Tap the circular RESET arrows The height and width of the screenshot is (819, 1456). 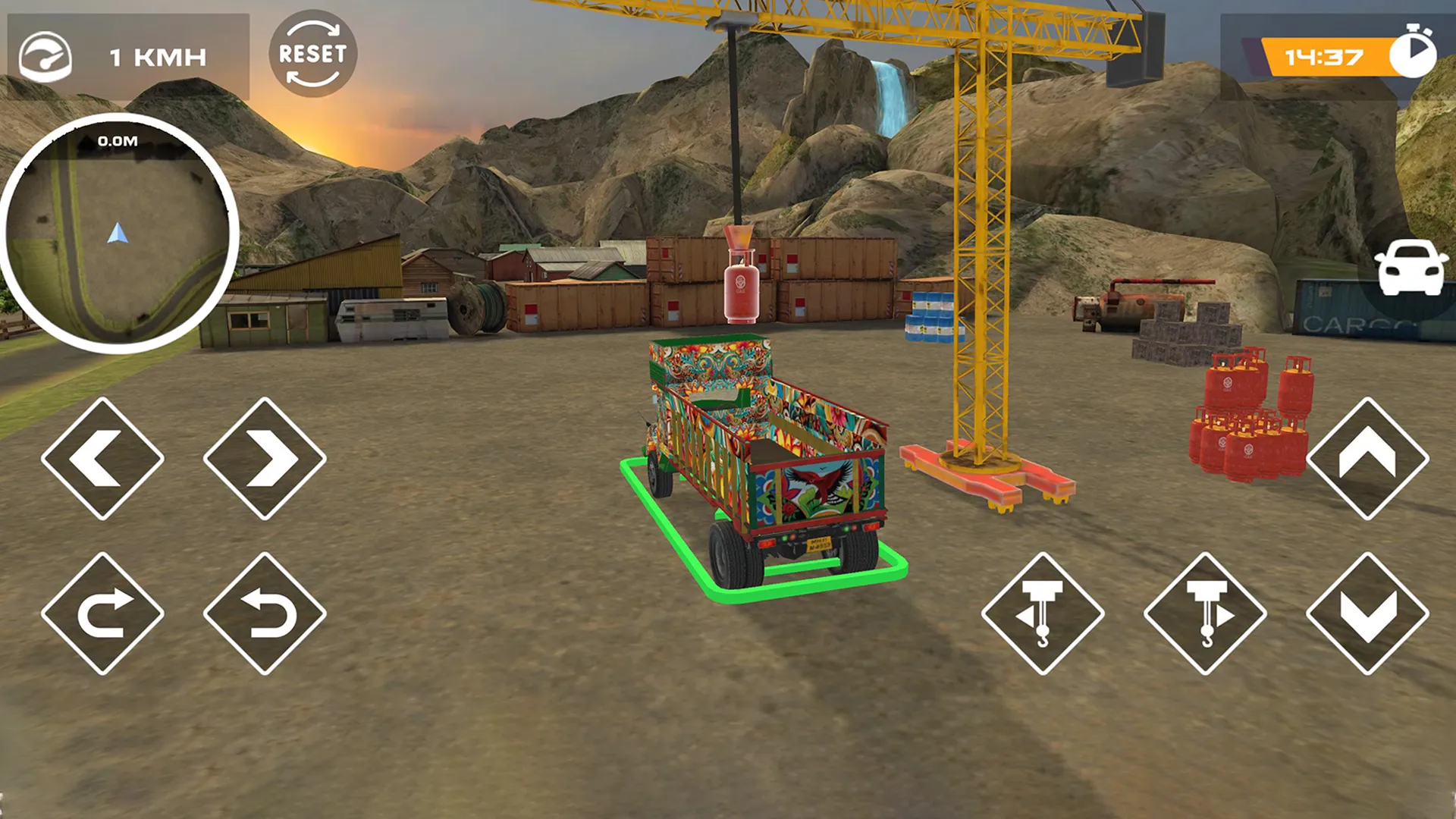[311, 57]
